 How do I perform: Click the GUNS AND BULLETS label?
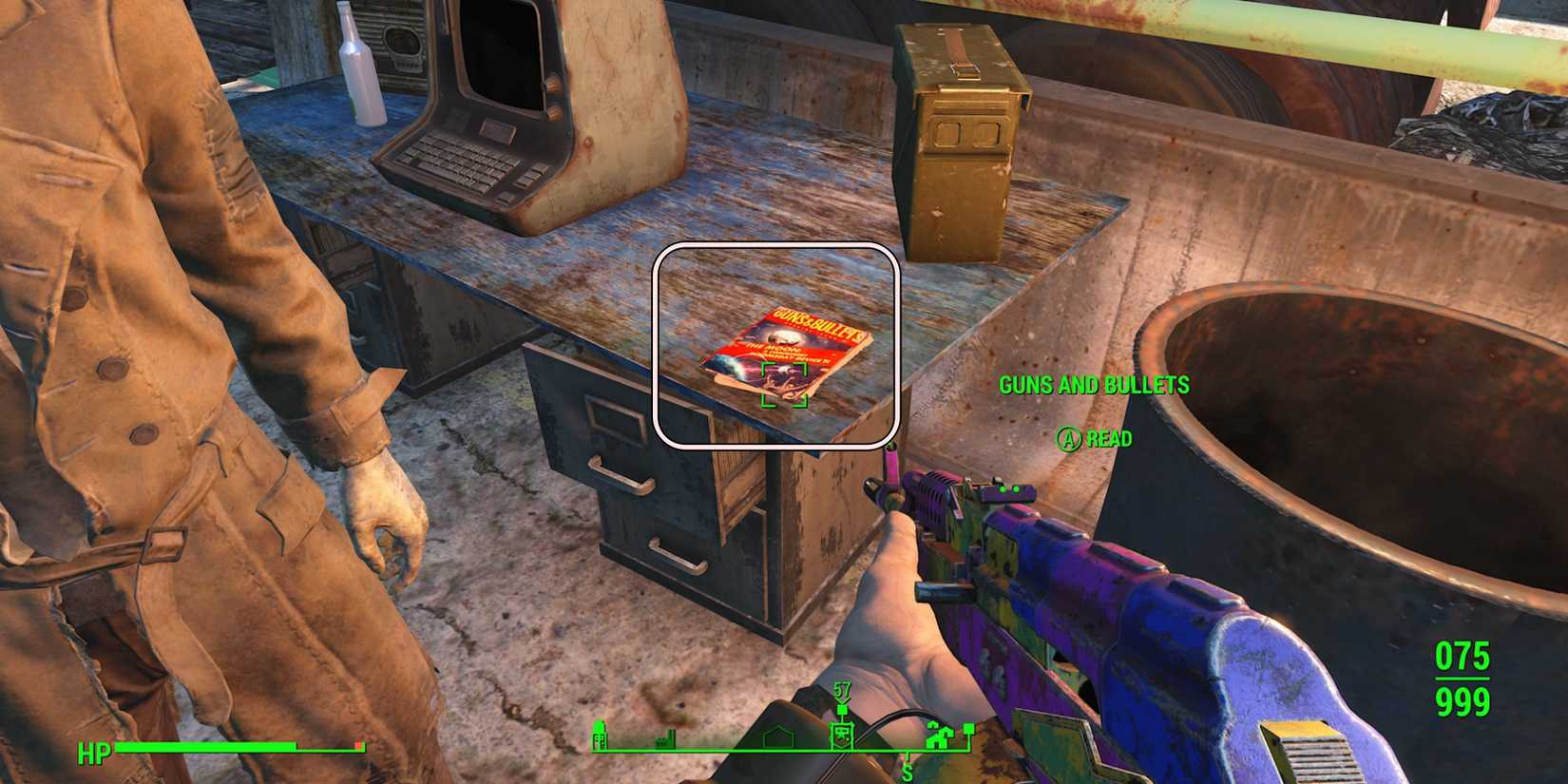coord(1095,386)
